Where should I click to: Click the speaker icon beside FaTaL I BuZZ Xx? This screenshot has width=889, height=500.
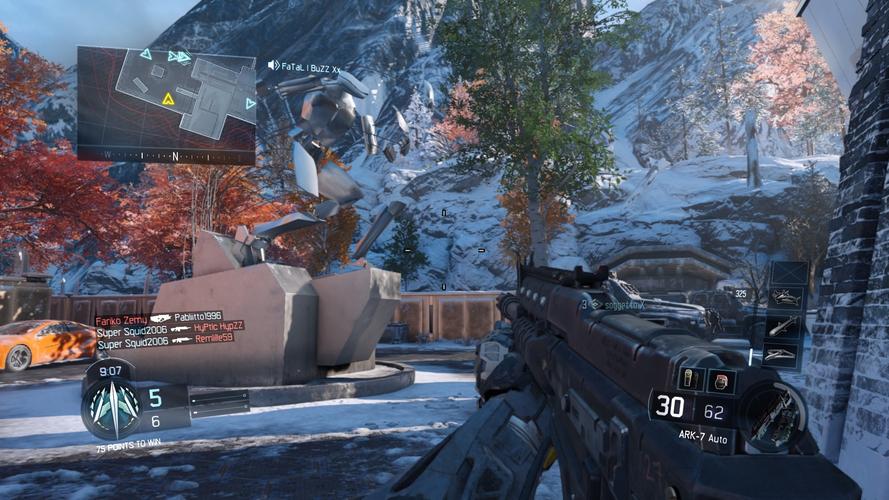[x=274, y=65]
